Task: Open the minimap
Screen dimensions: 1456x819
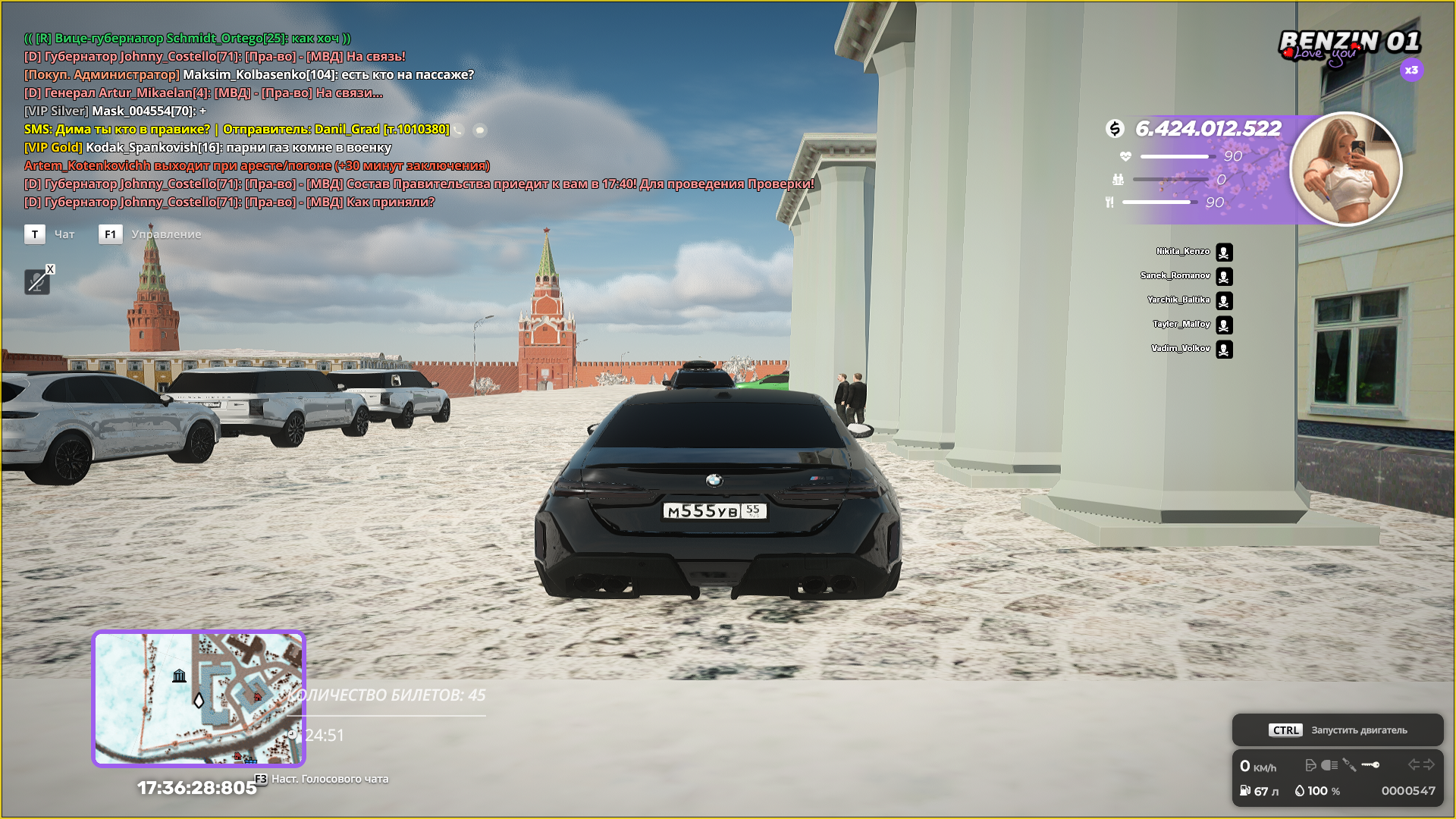Action: (198, 698)
